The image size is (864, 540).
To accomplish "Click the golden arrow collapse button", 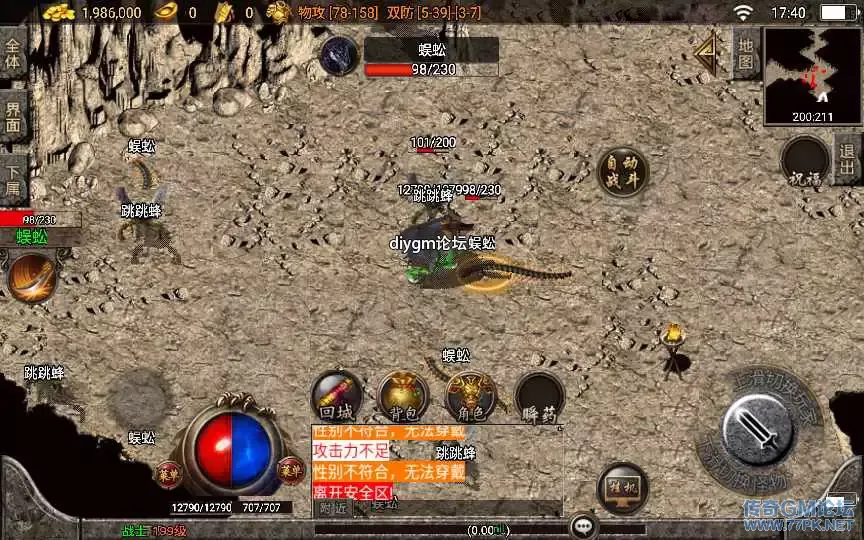I will pos(711,51).
